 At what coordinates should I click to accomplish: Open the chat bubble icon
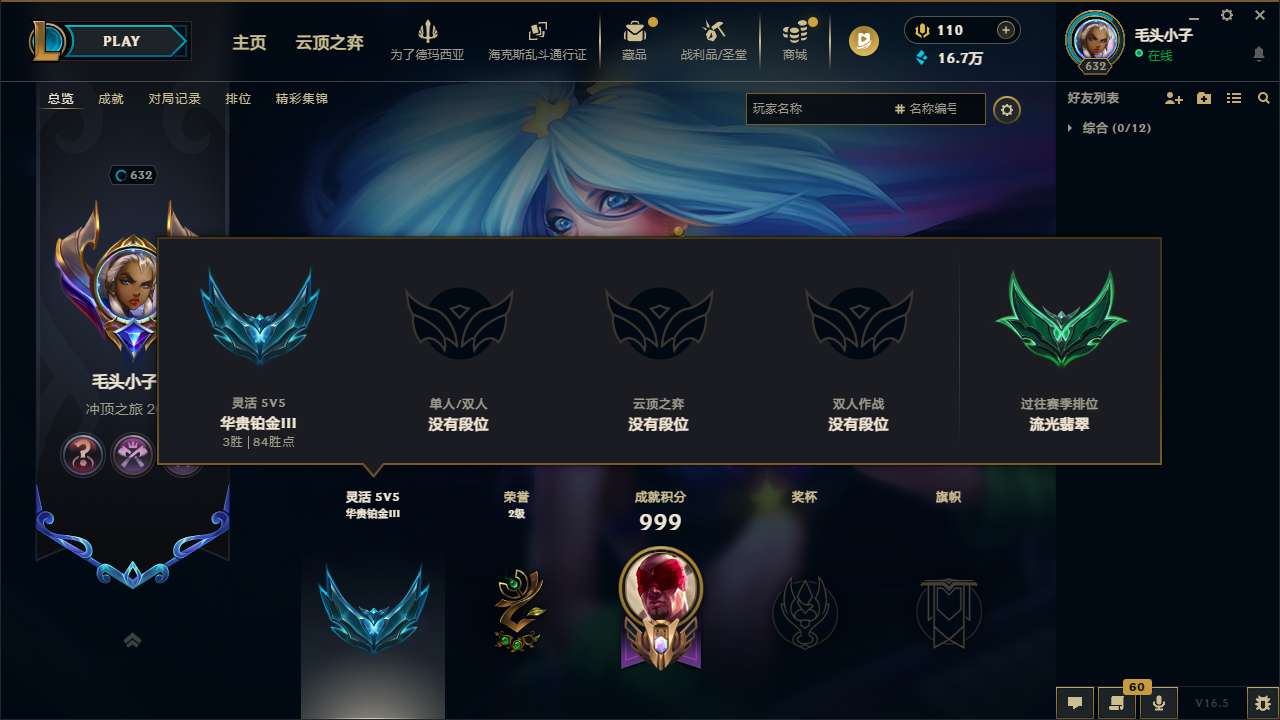coord(1075,703)
